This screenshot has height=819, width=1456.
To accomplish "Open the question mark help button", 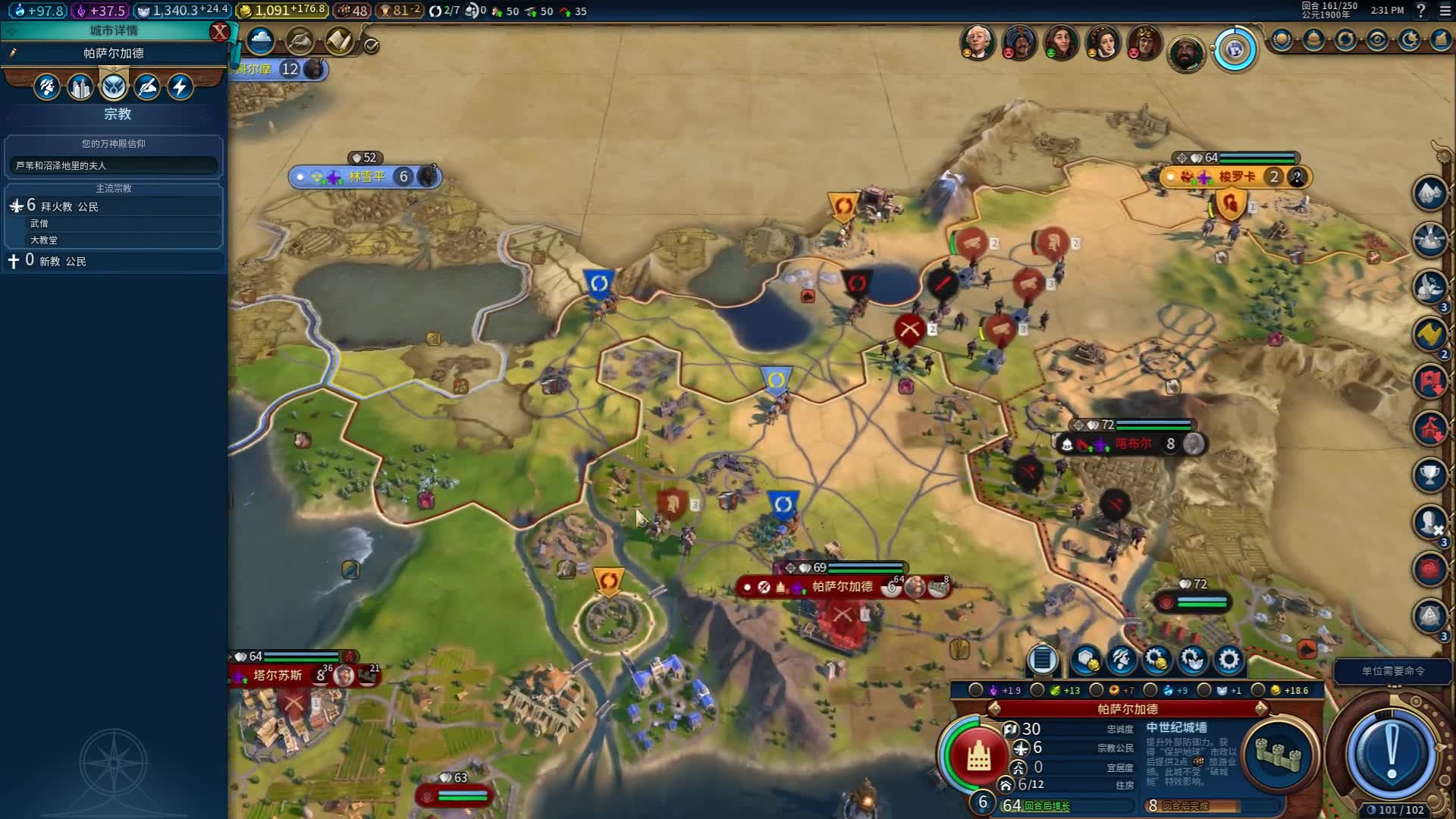I will (x=1421, y=11).
